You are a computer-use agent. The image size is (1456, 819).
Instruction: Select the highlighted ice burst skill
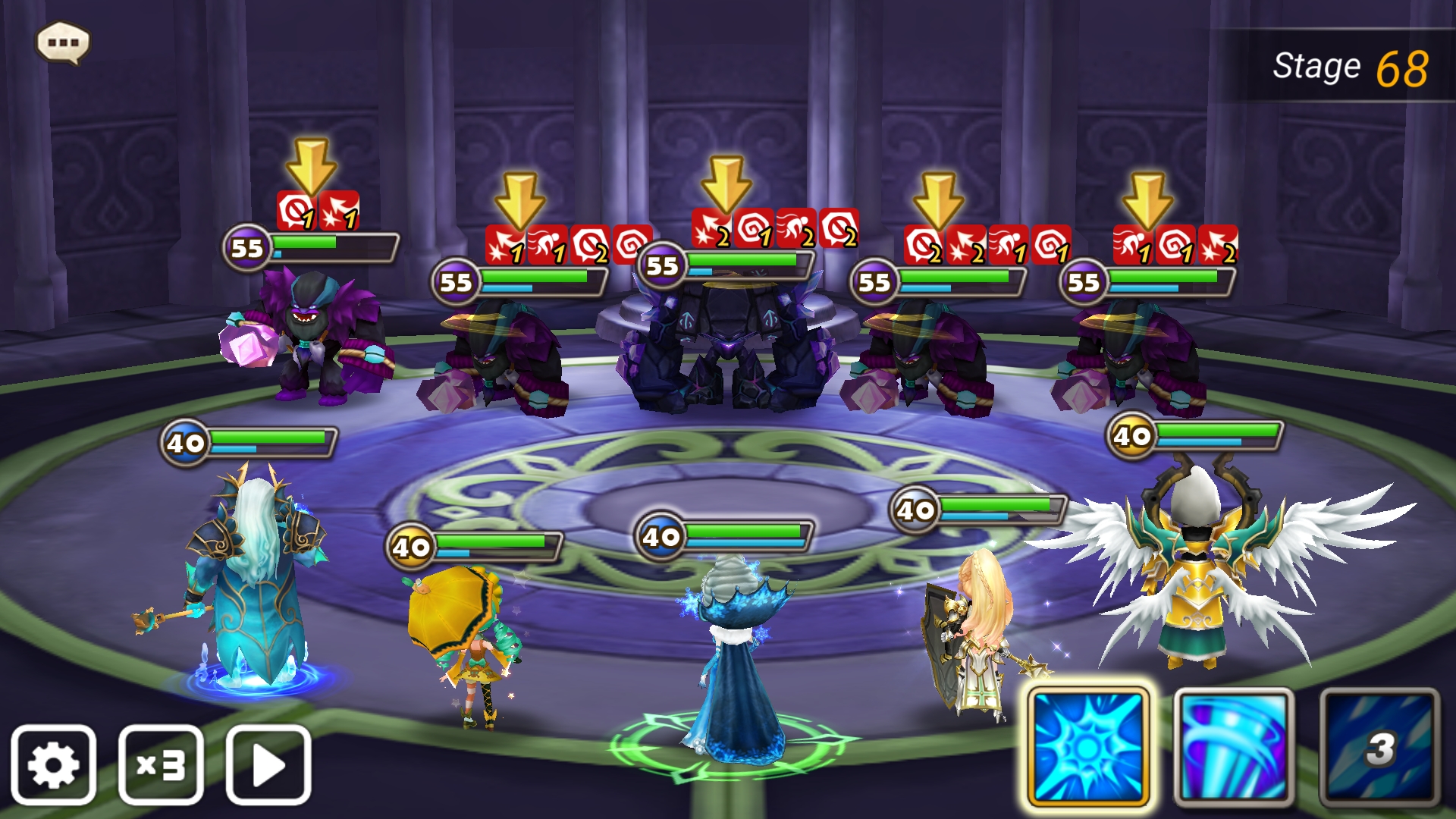pos(1088,747)
